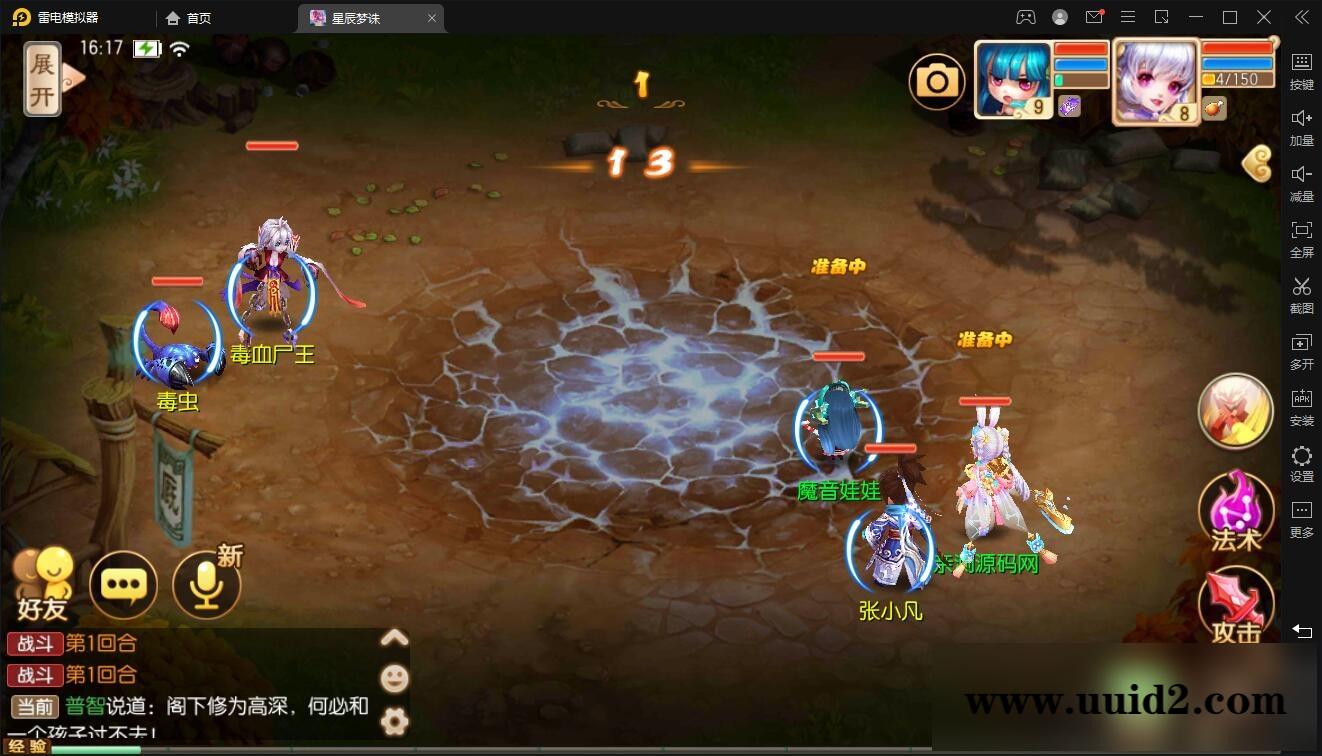1322x756 pixels.
Task: Switch to the 首页 home tab
Action: [x=188, y=17]
